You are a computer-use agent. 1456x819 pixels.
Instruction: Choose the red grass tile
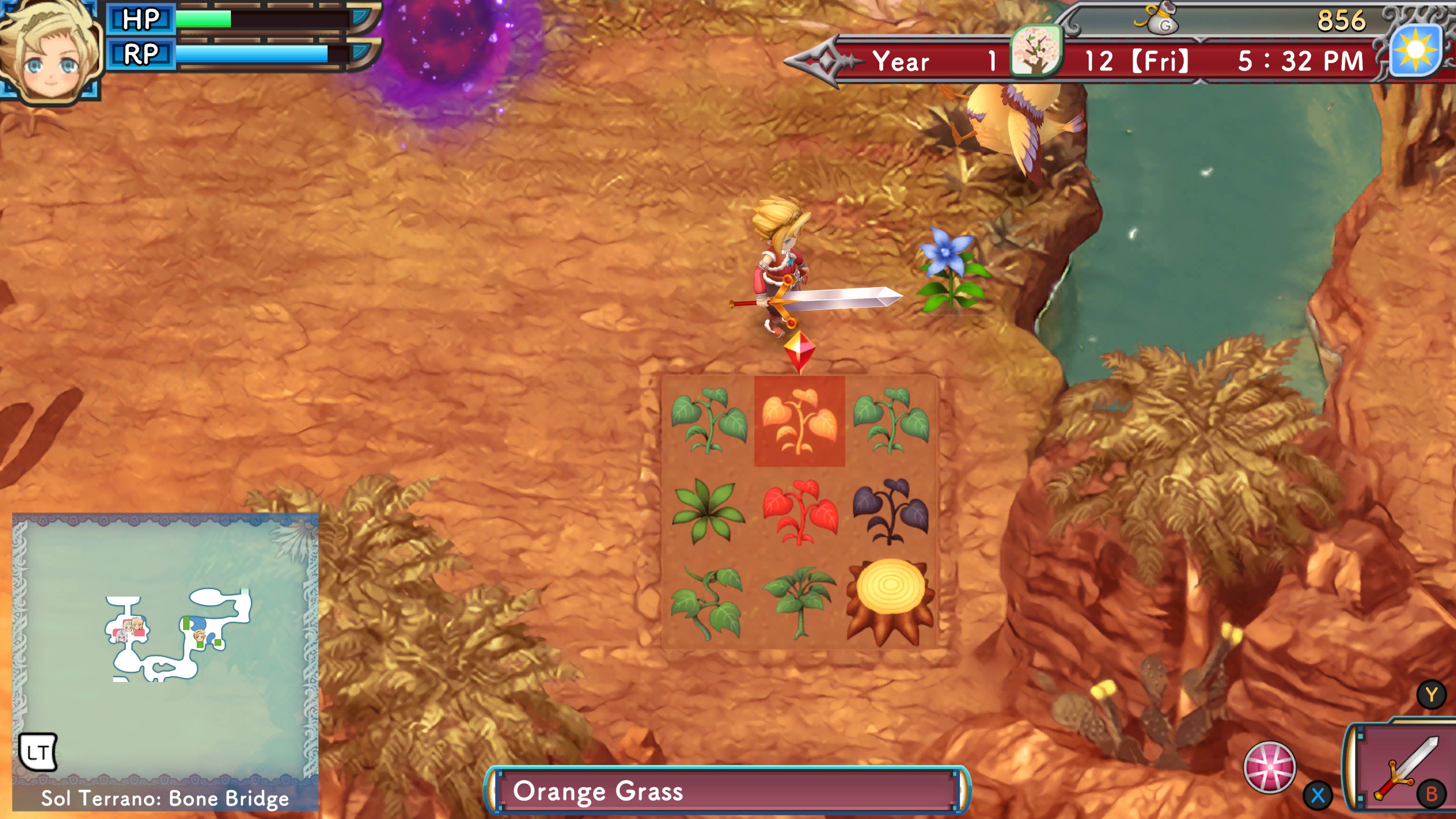click(x=799, y=512)
